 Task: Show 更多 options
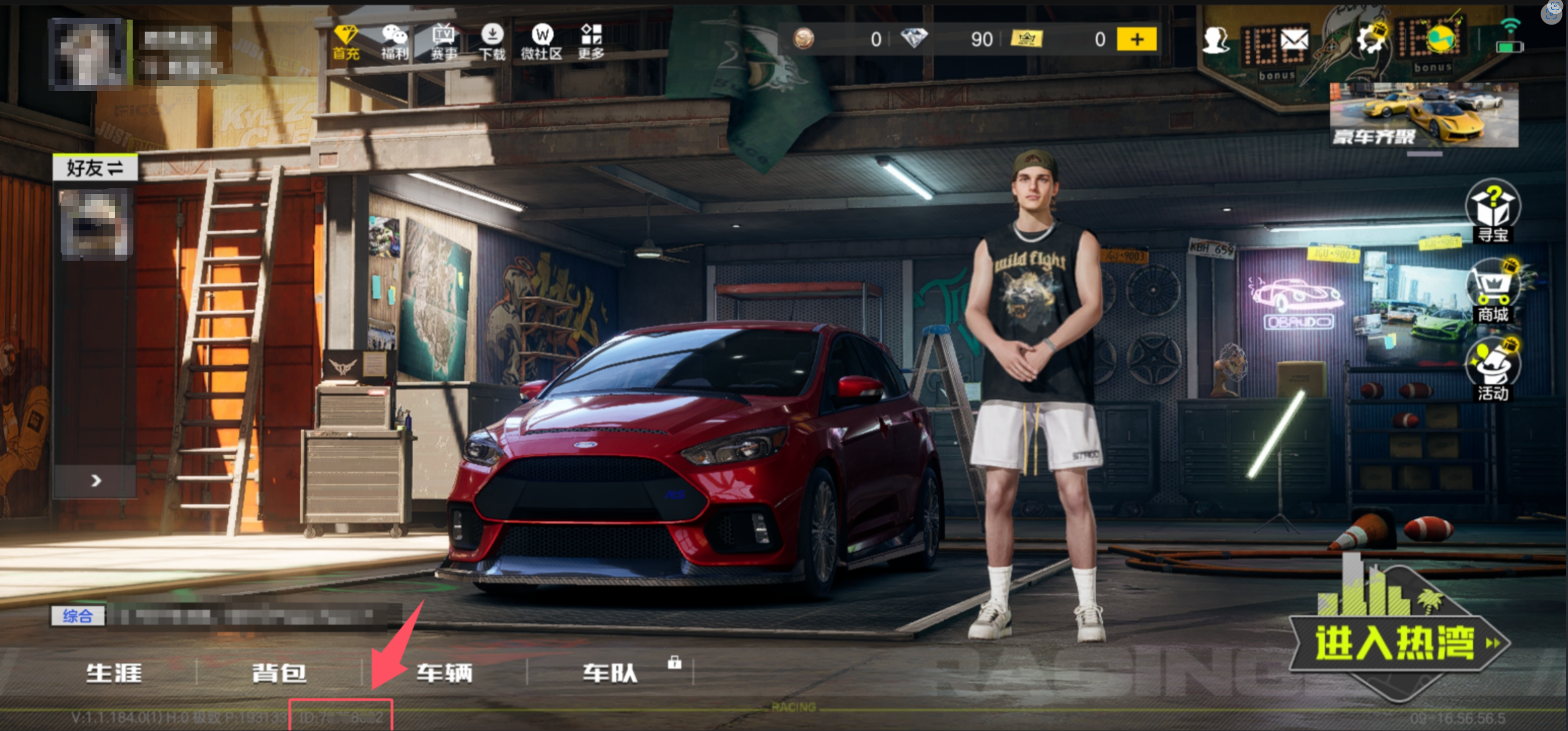point(591,42)
